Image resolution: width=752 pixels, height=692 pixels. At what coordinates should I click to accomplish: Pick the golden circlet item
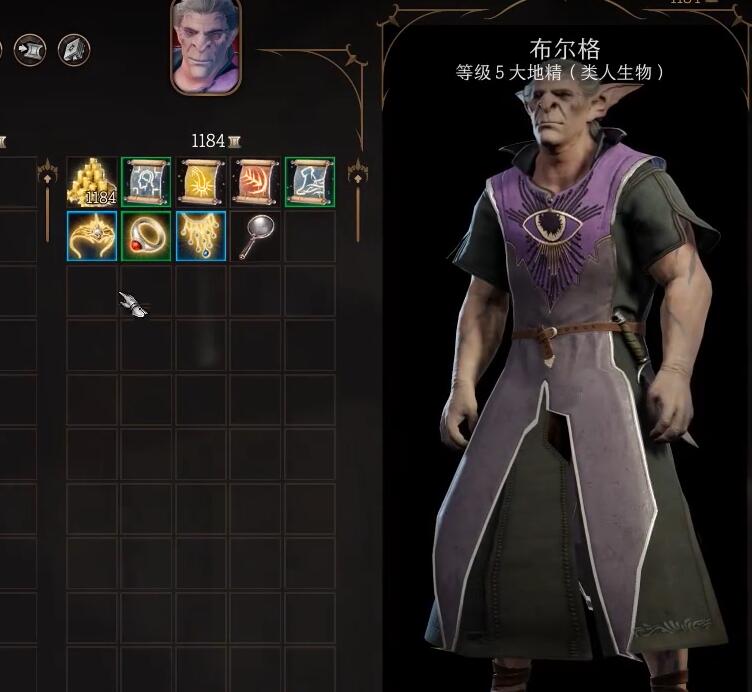pos(92,236)
